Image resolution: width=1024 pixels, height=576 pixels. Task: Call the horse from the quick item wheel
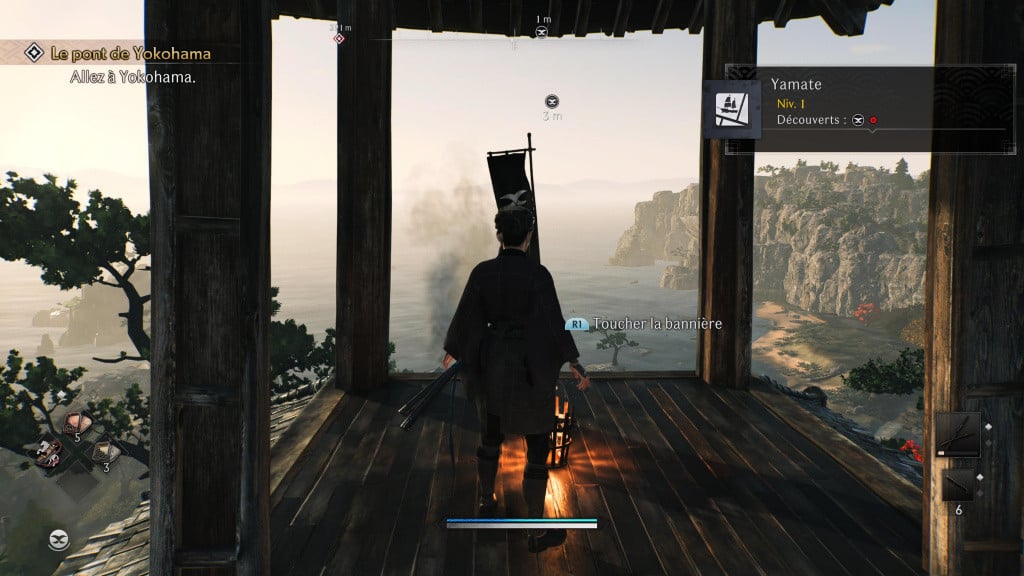click(x=48, y=453)
